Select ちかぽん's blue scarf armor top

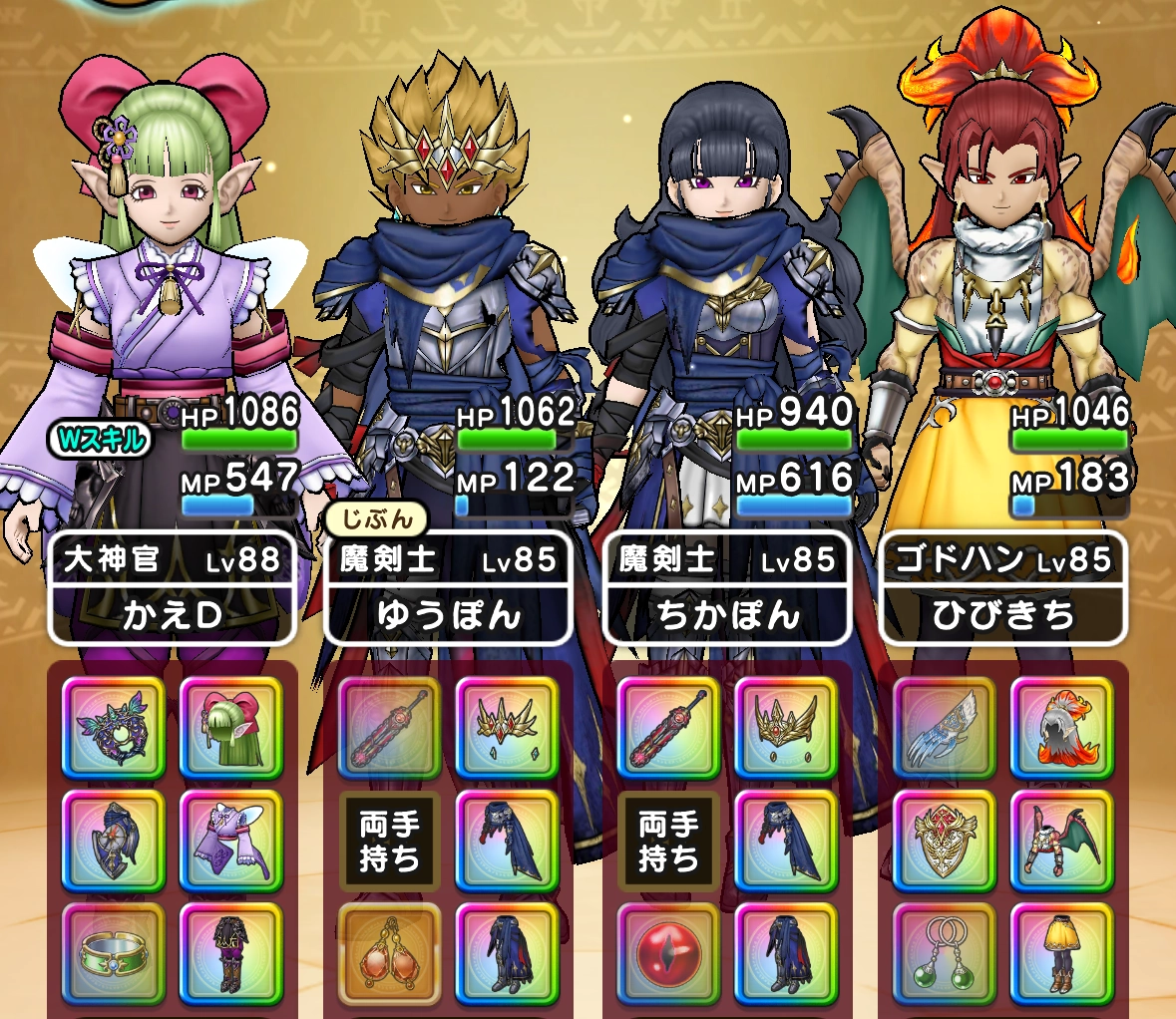click(786, 842)
